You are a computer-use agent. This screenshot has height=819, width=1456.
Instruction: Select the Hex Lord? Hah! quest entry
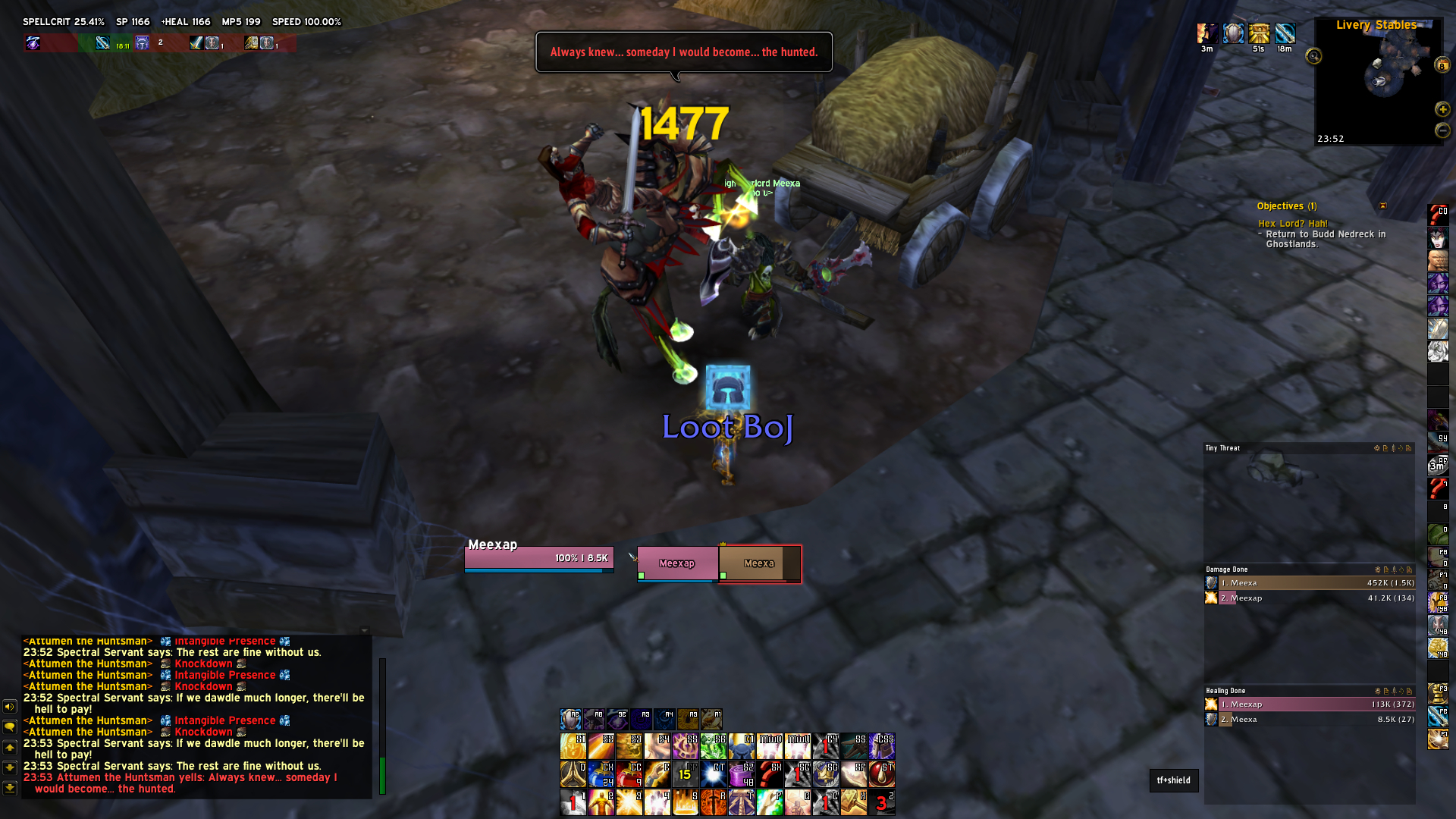click(x=1293, y=224)
